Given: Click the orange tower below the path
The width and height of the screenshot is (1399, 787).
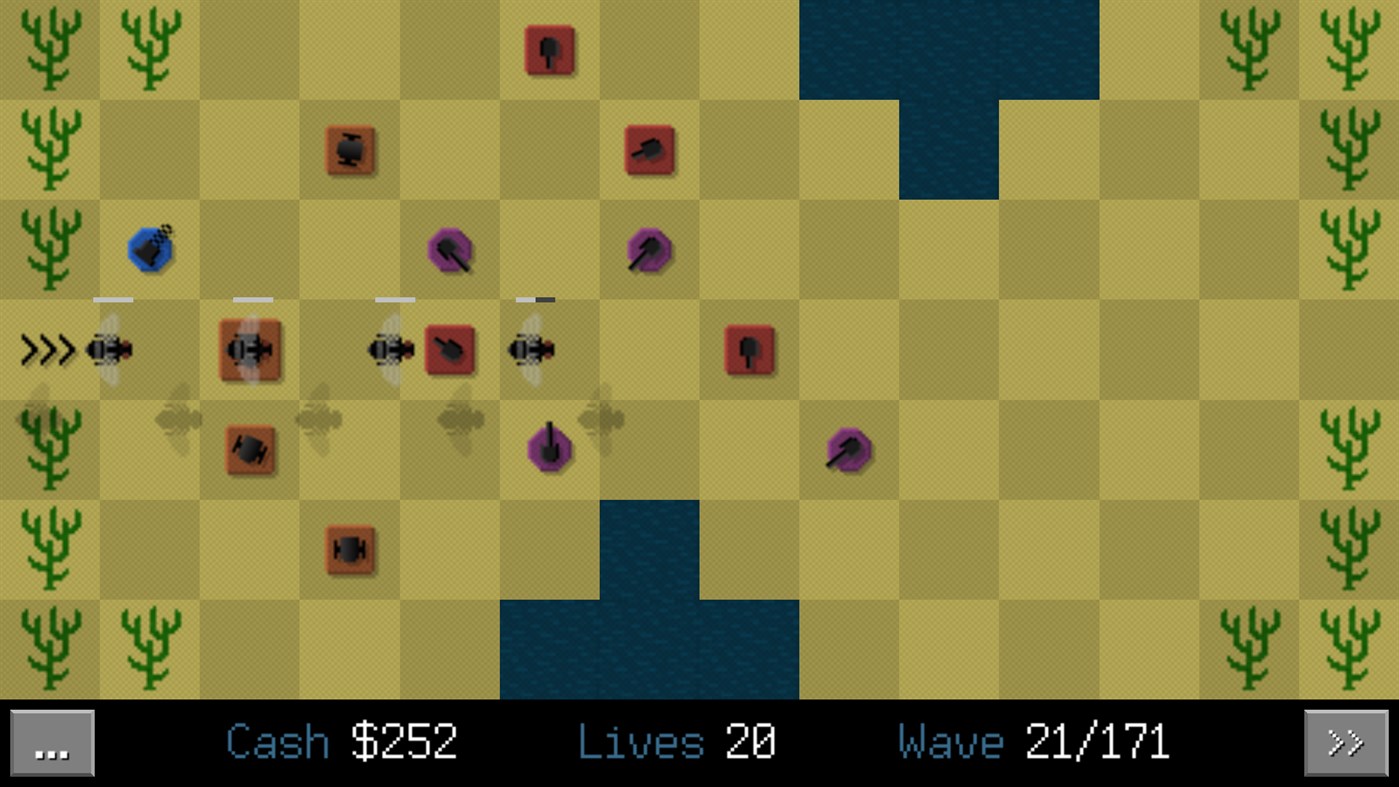Looking at the screenshot, I should click(x=250, y=450).
